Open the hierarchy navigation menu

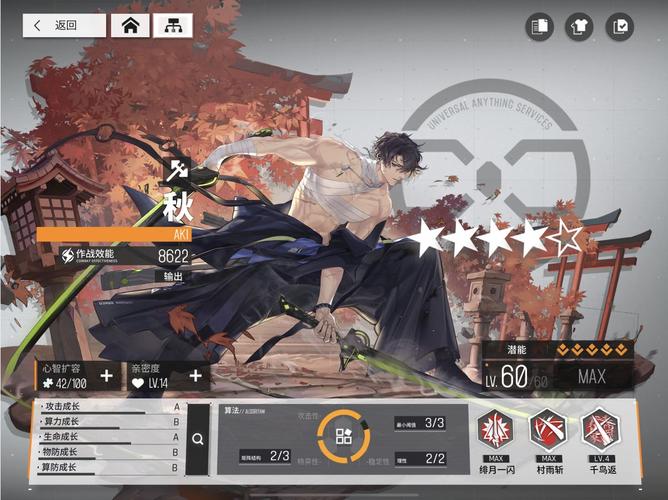pos(172,26)
